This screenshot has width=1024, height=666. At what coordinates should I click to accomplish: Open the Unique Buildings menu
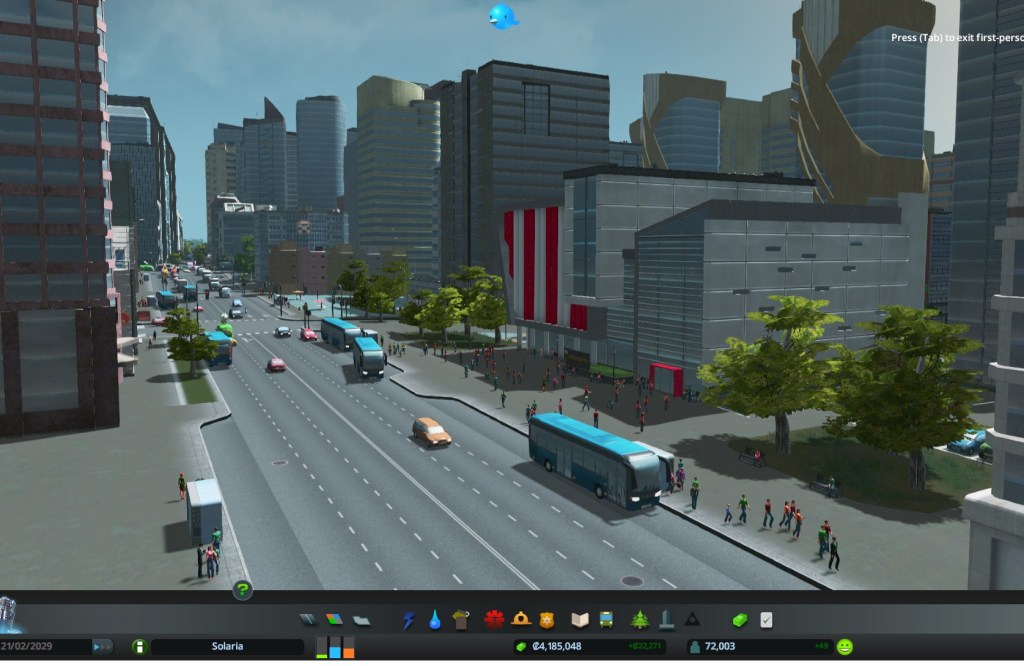pyautogui.click(x=666, y=620)
